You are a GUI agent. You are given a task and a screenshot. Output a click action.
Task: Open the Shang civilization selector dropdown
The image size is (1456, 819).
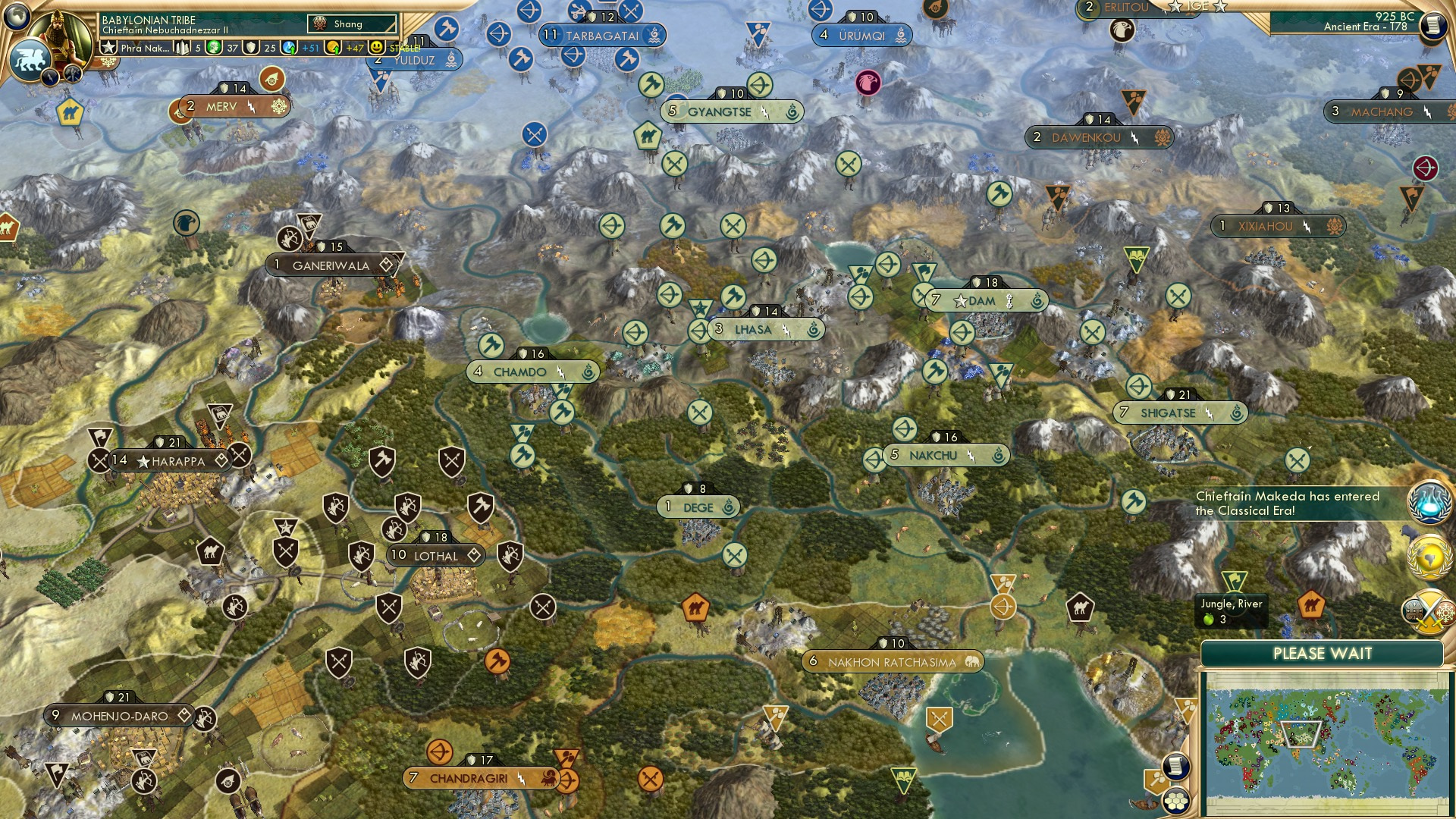click(351, 24)
